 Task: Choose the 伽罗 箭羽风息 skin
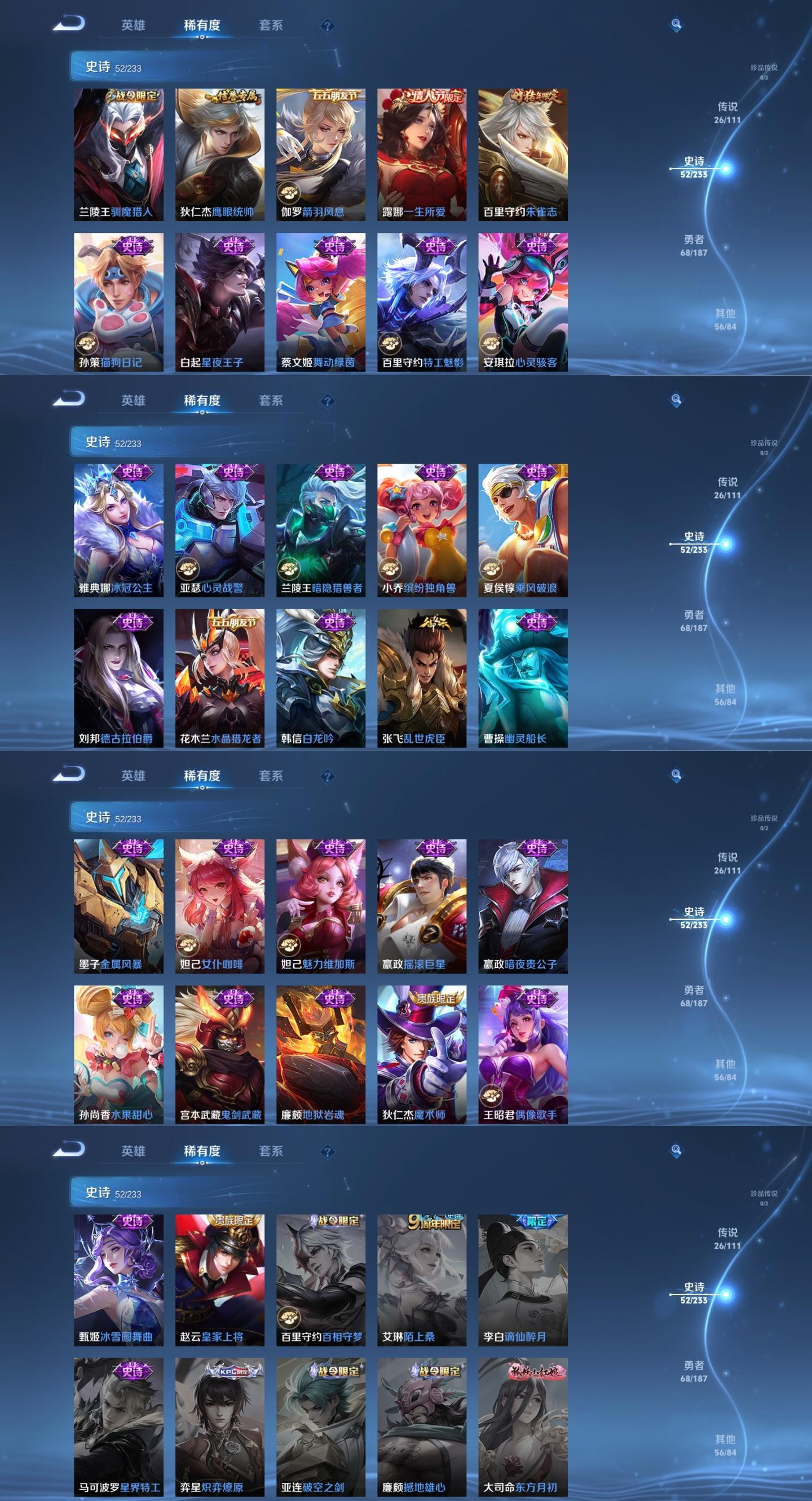320,155
